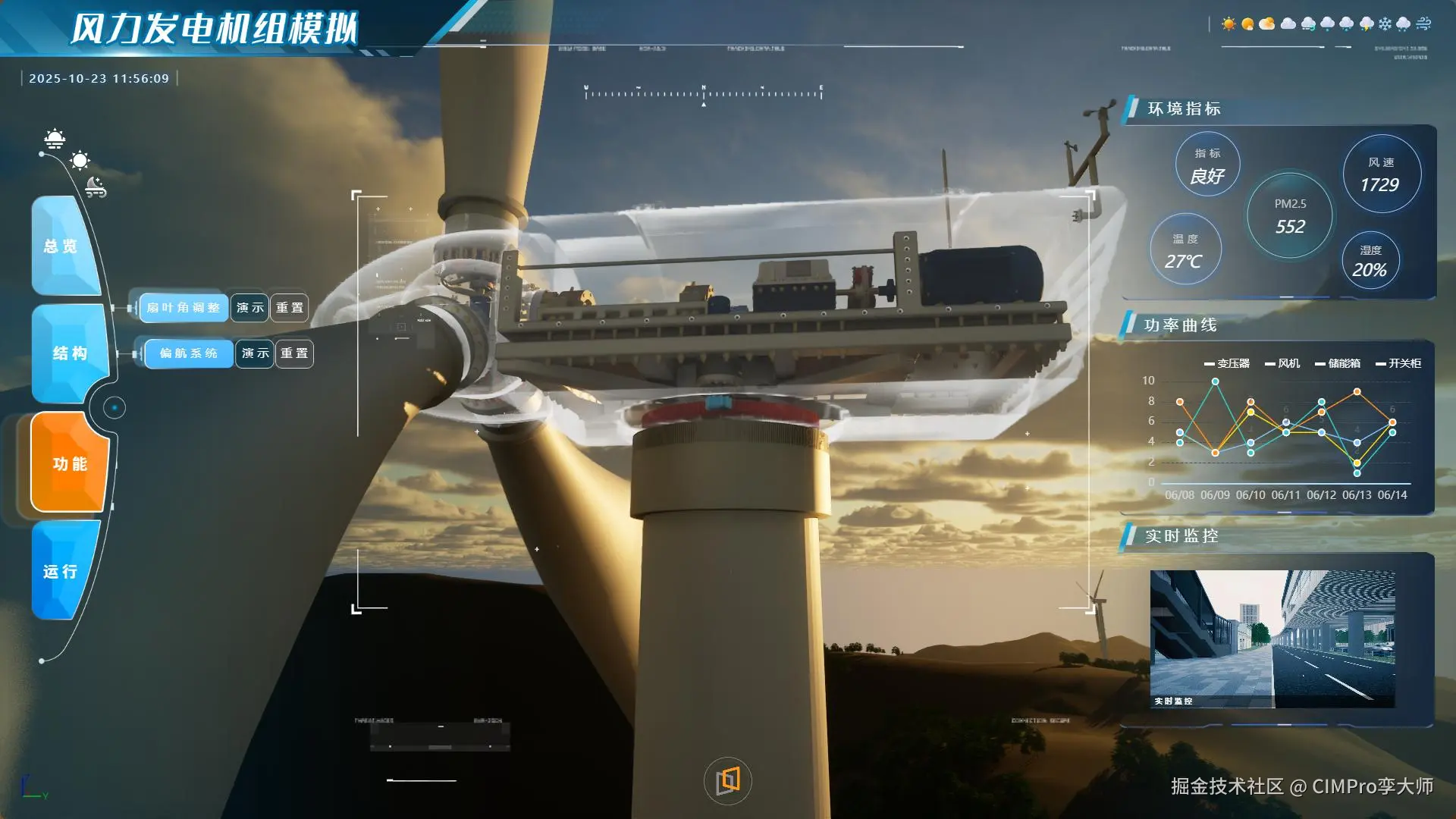Switch to the 结构 structure tab
Viewport: 1456px width, 819px height.
(70, 353)
